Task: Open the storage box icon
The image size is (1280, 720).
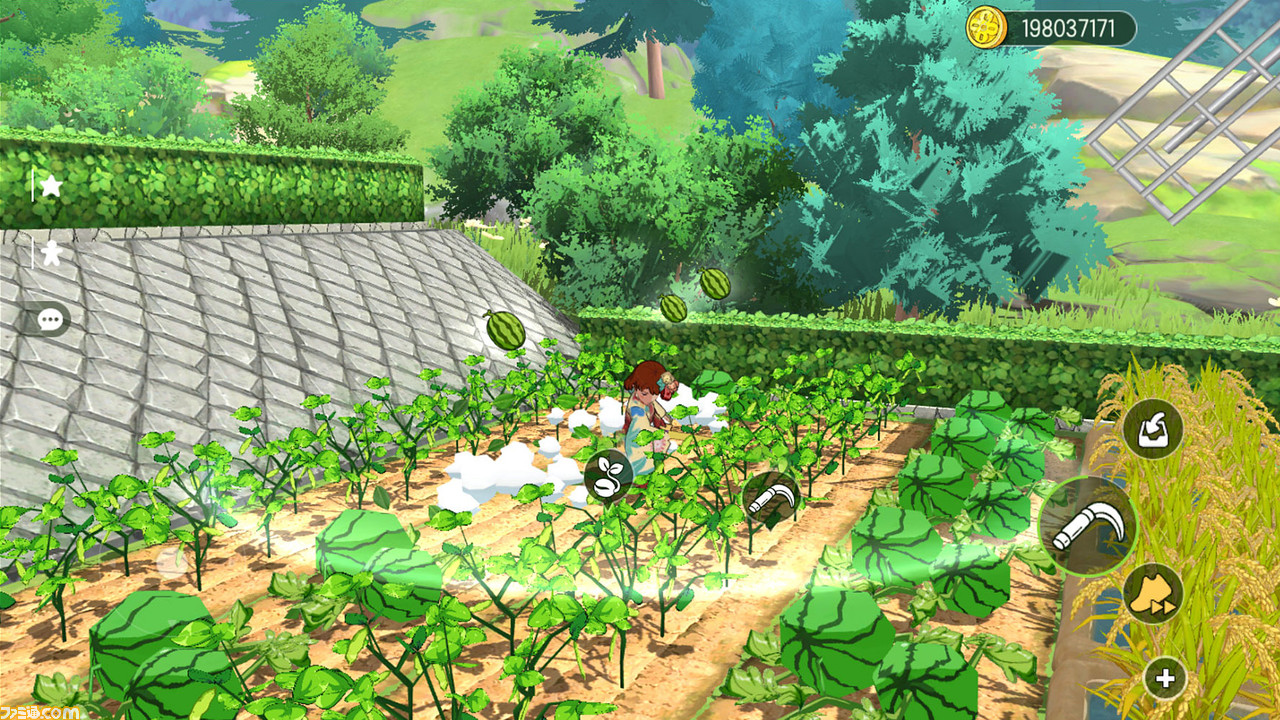Action: [1152, 429]
